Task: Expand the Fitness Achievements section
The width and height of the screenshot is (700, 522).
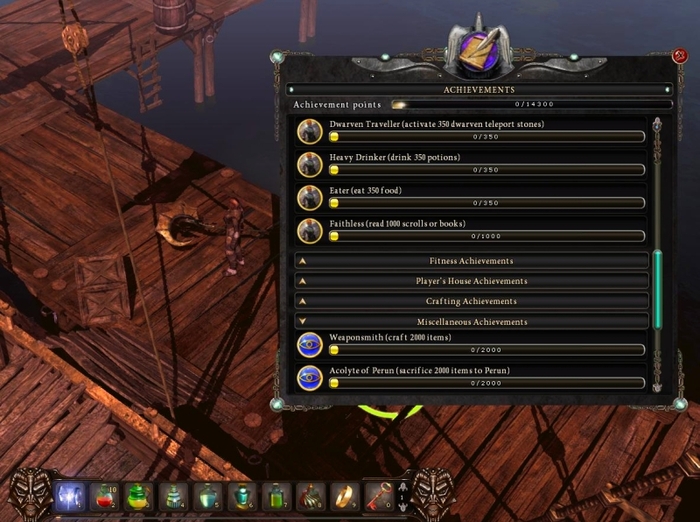Action: click(x=472, y=261)
